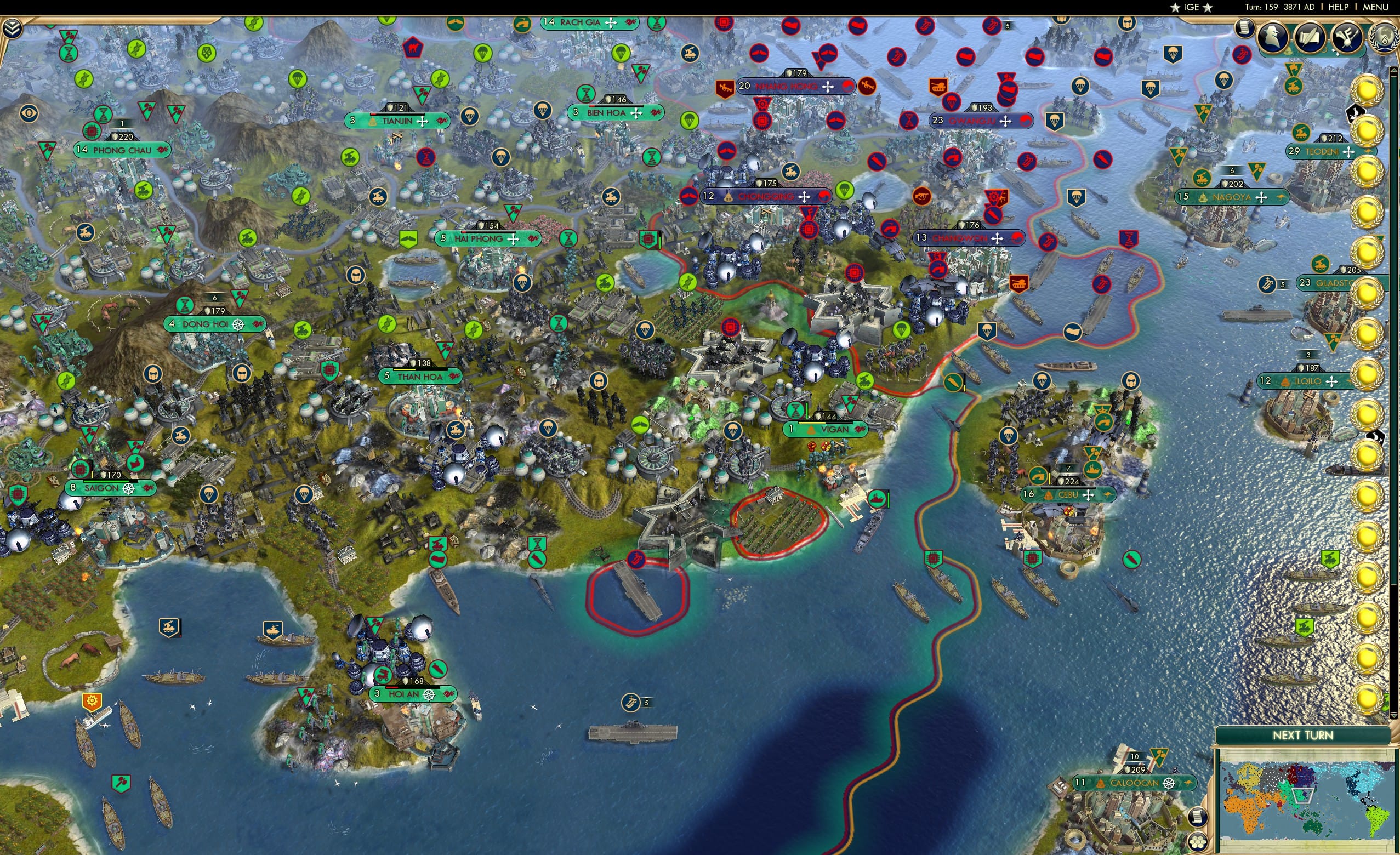Open HELP from the top bar
Image resolution: width=1400 pixels, height=855 pixels.
click(x=1339, y=7)
